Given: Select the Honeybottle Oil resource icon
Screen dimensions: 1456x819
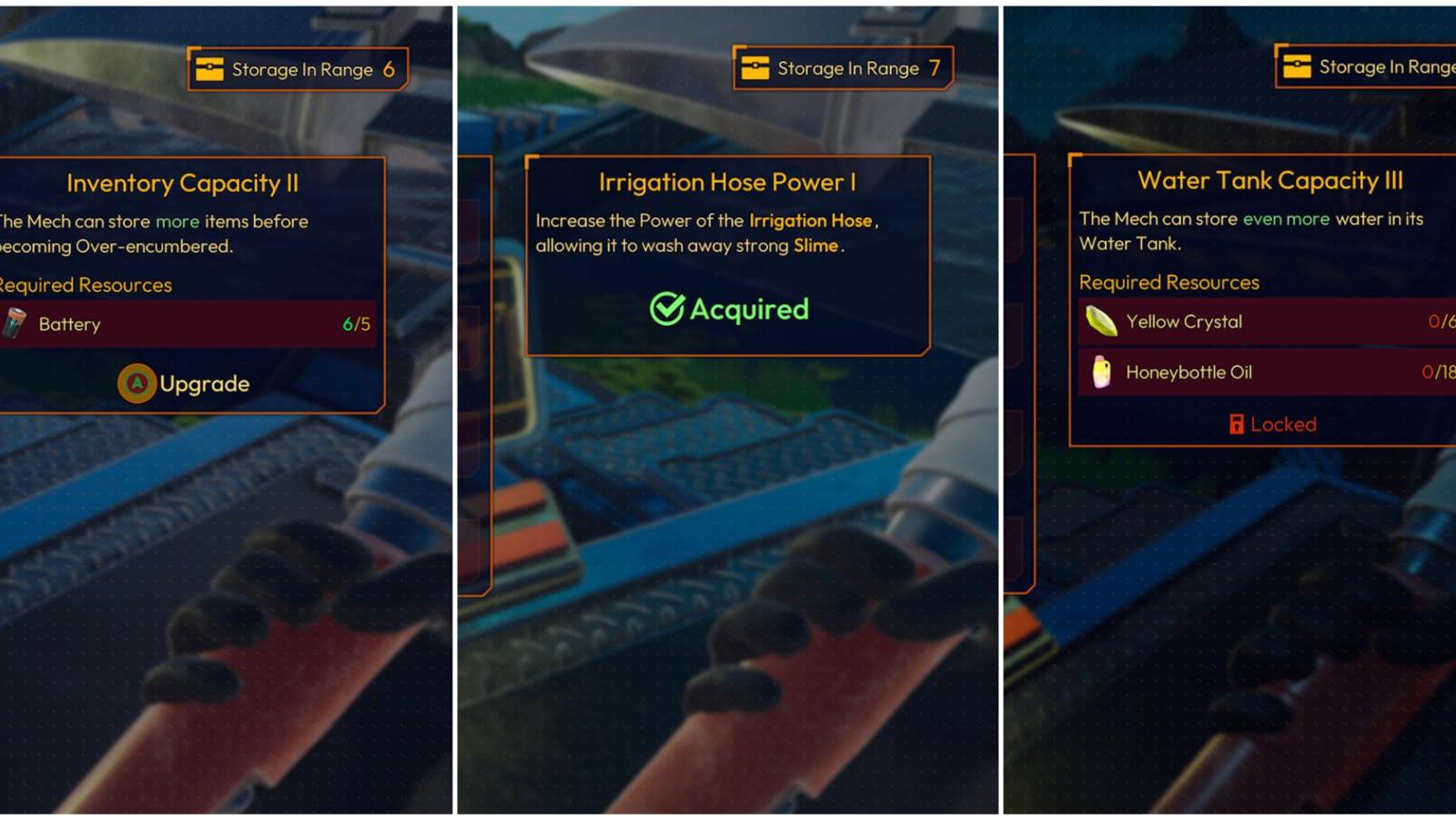Looking at the screenshot, I should pyautogui.click(x=1101, y=371).
